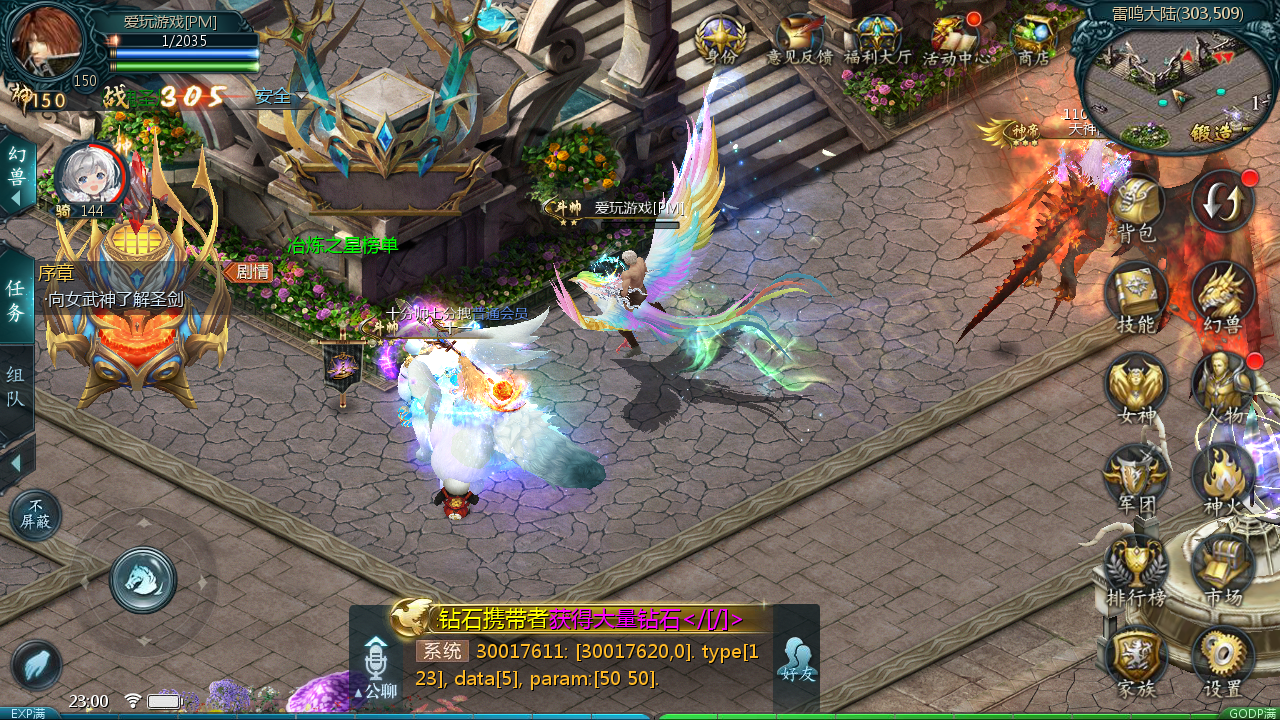Open the 市场 market

(1223, 568)
